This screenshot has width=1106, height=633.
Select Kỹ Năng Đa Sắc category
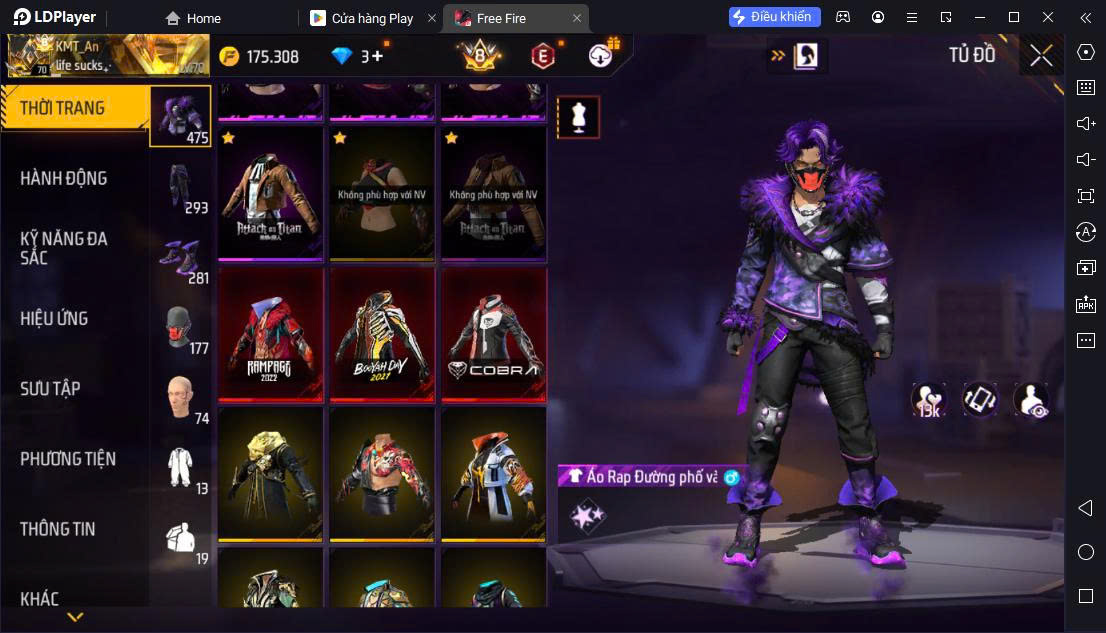(x=64, y=248)
